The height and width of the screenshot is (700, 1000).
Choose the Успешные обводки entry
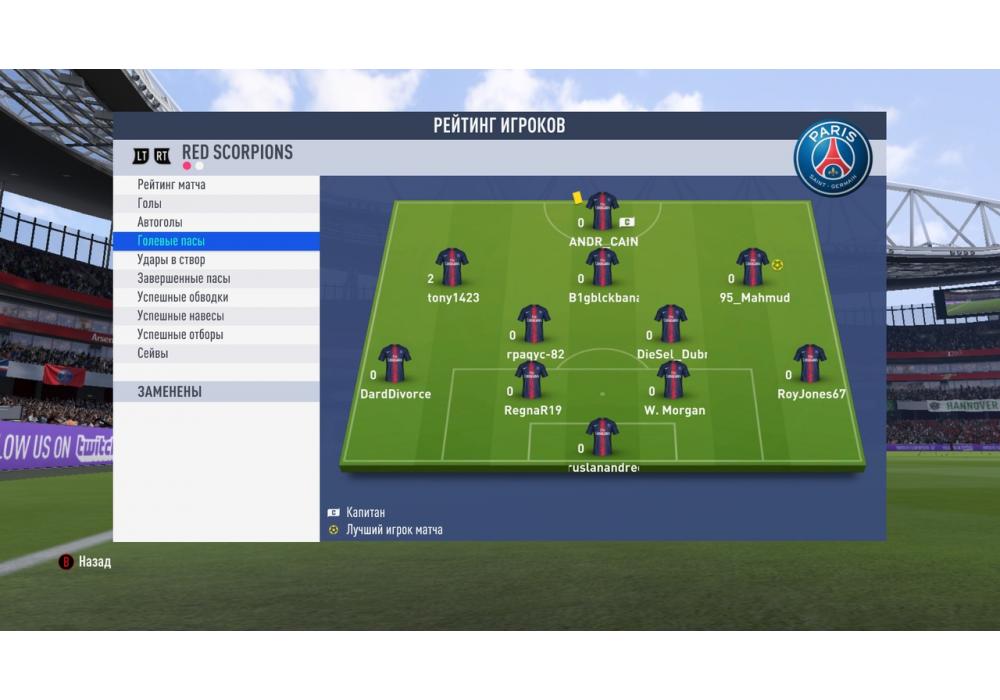(216, 297)
